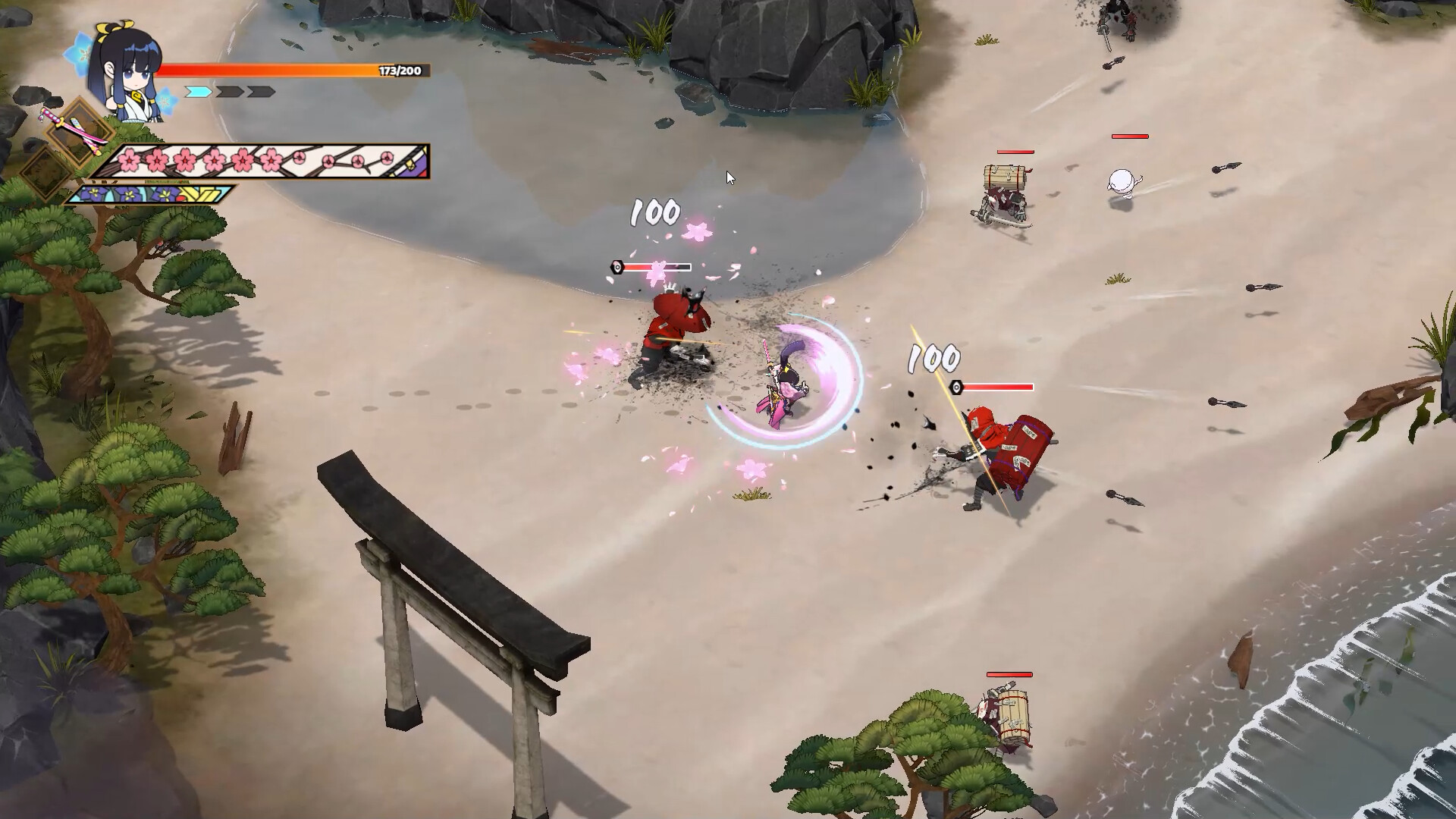The height and width of the screenshot is (819, 1456).
Task: Click the last dark dash charge chevron
Action: point(260,92)
